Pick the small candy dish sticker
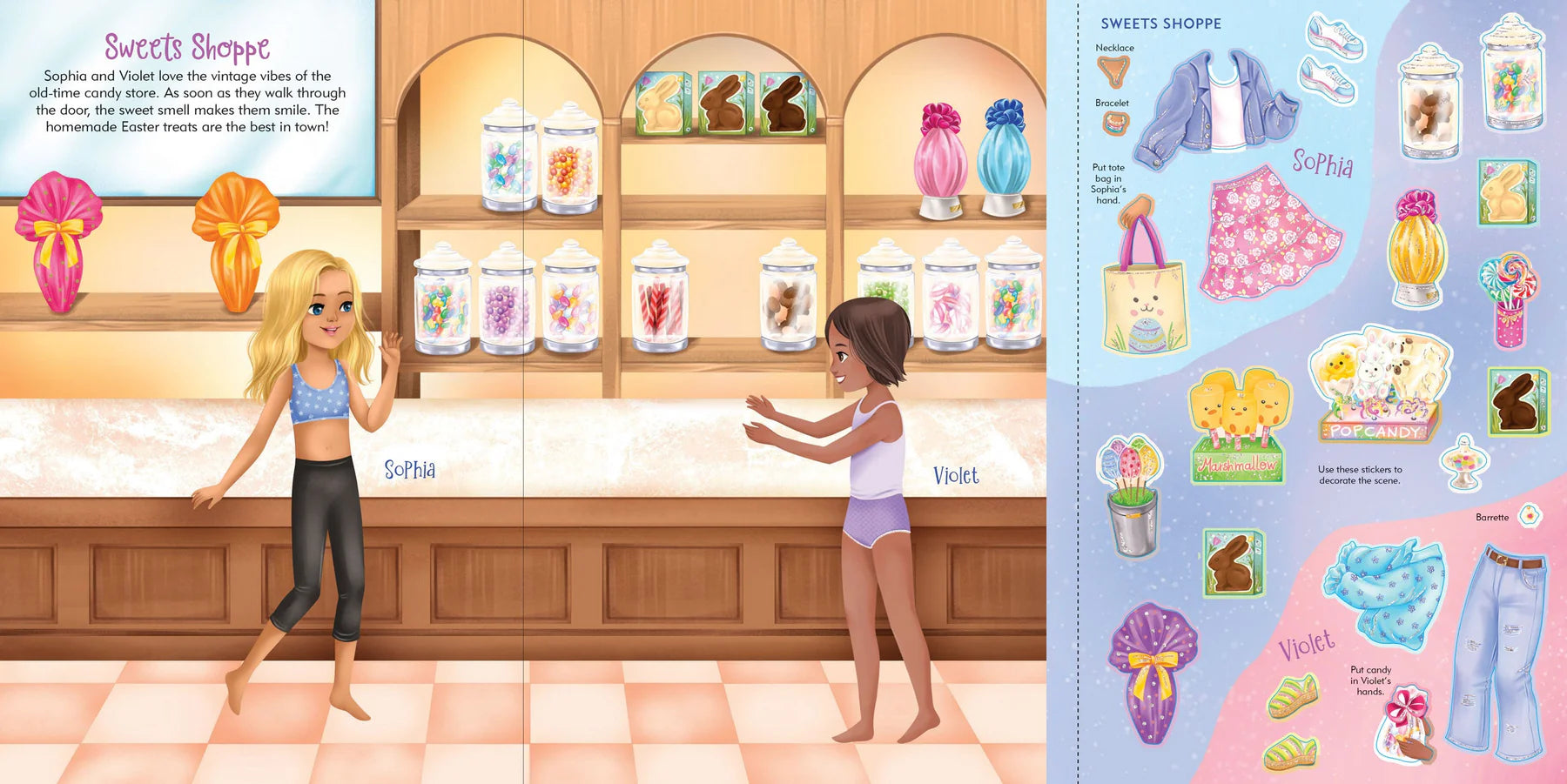 (x=1464, y=461)
